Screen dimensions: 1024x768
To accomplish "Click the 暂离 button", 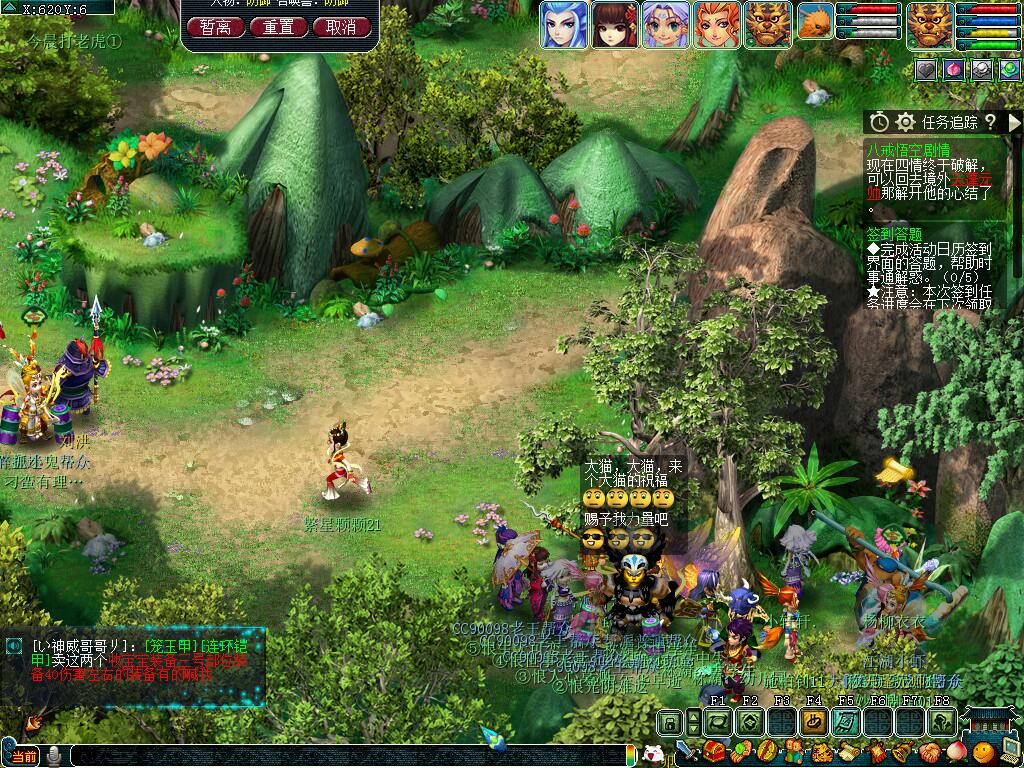I will tap(215, 27).
